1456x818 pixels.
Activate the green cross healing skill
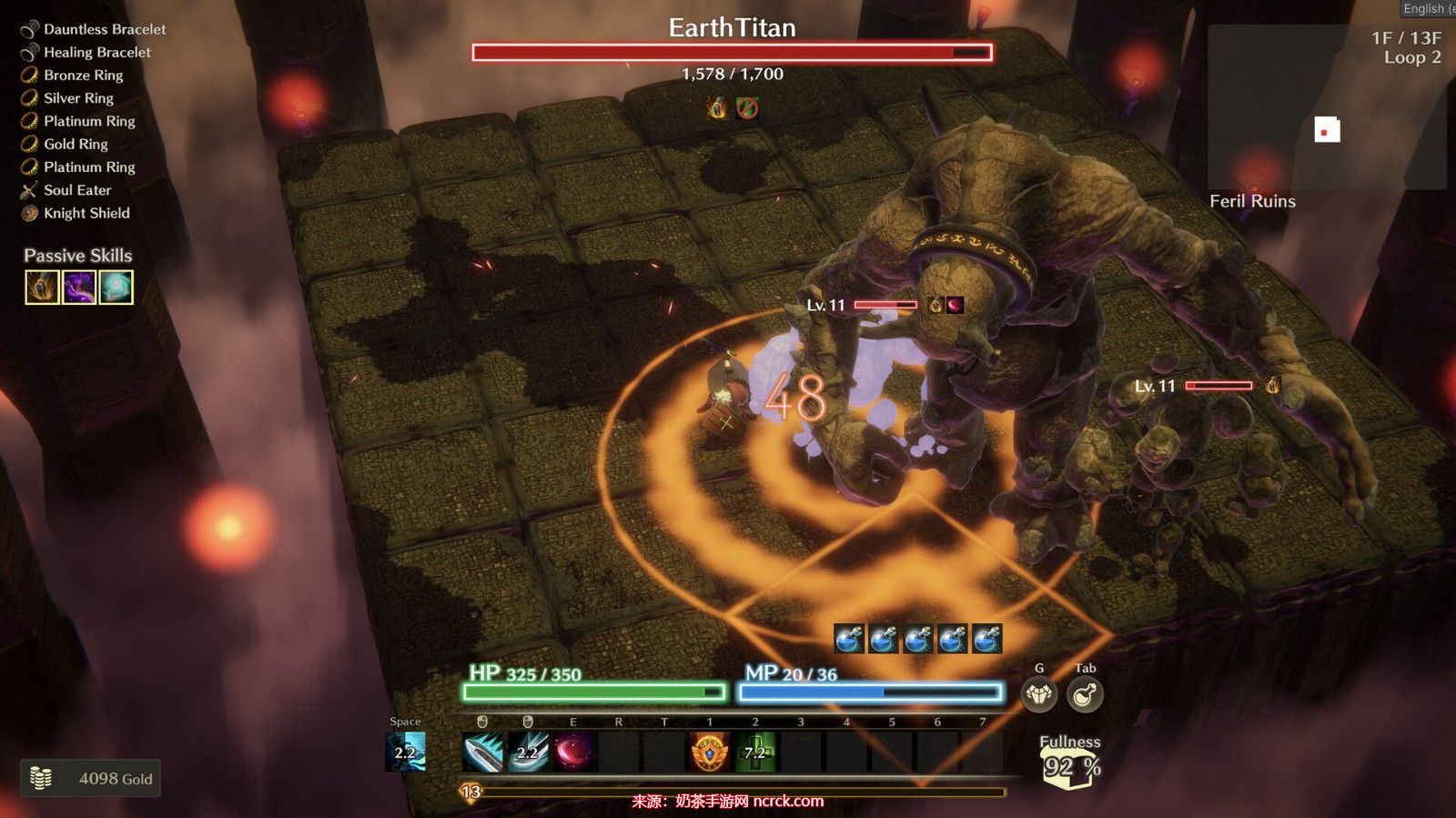[755, 752]
